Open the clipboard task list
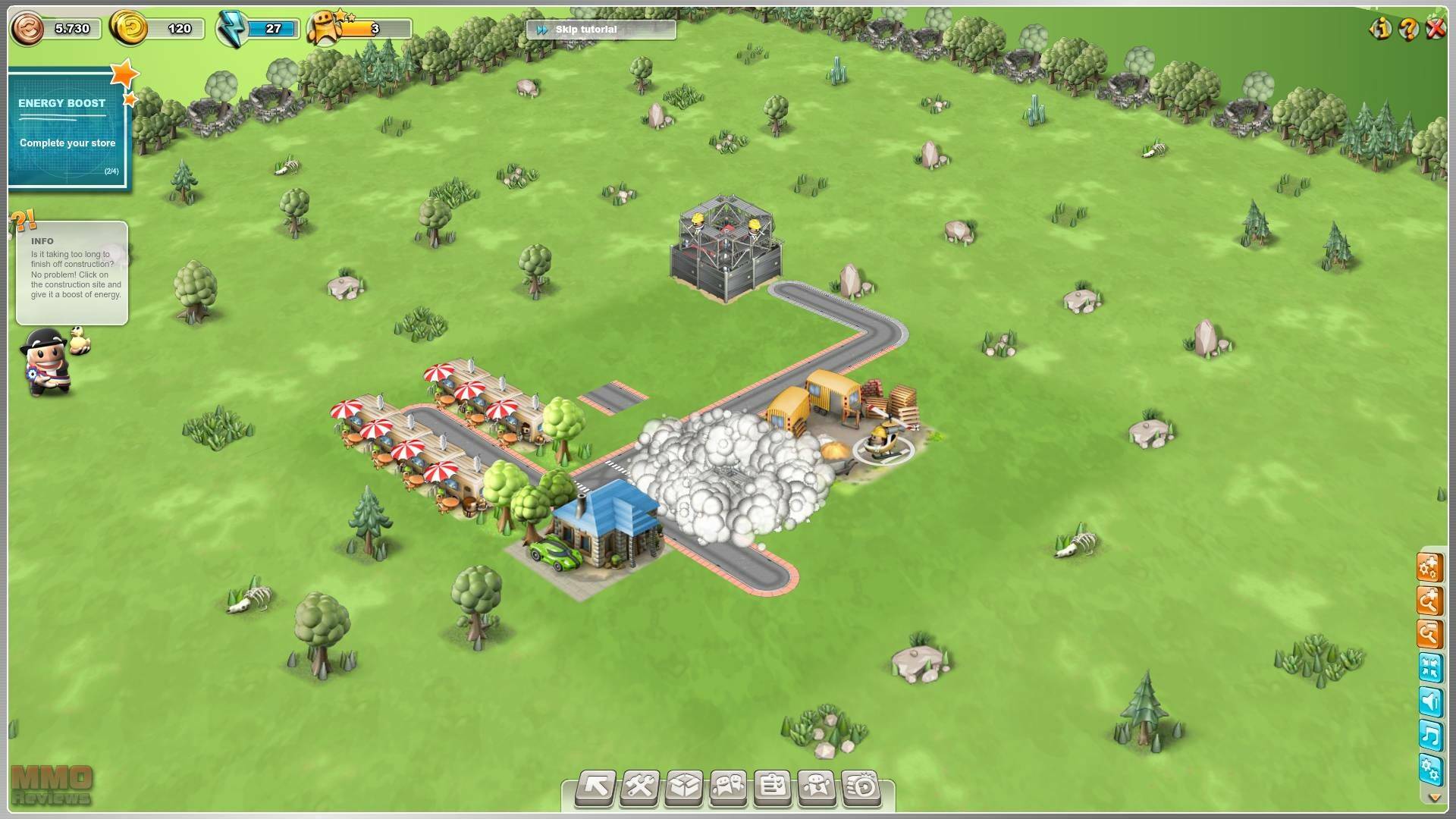1456x819 pixels. point(773,787)
